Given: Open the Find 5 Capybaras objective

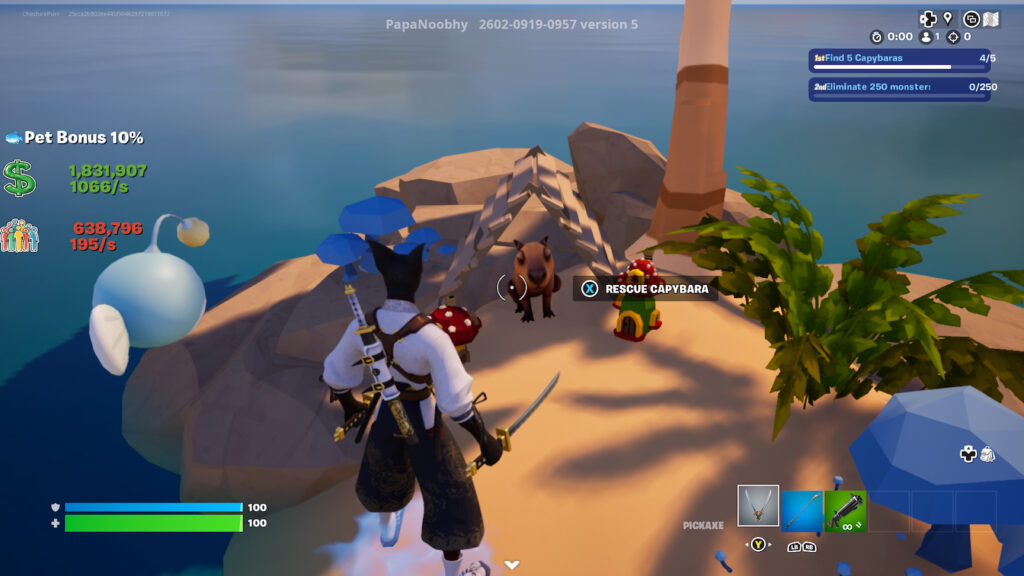Looking at the screenshot, I should click(x=899, y=59).
